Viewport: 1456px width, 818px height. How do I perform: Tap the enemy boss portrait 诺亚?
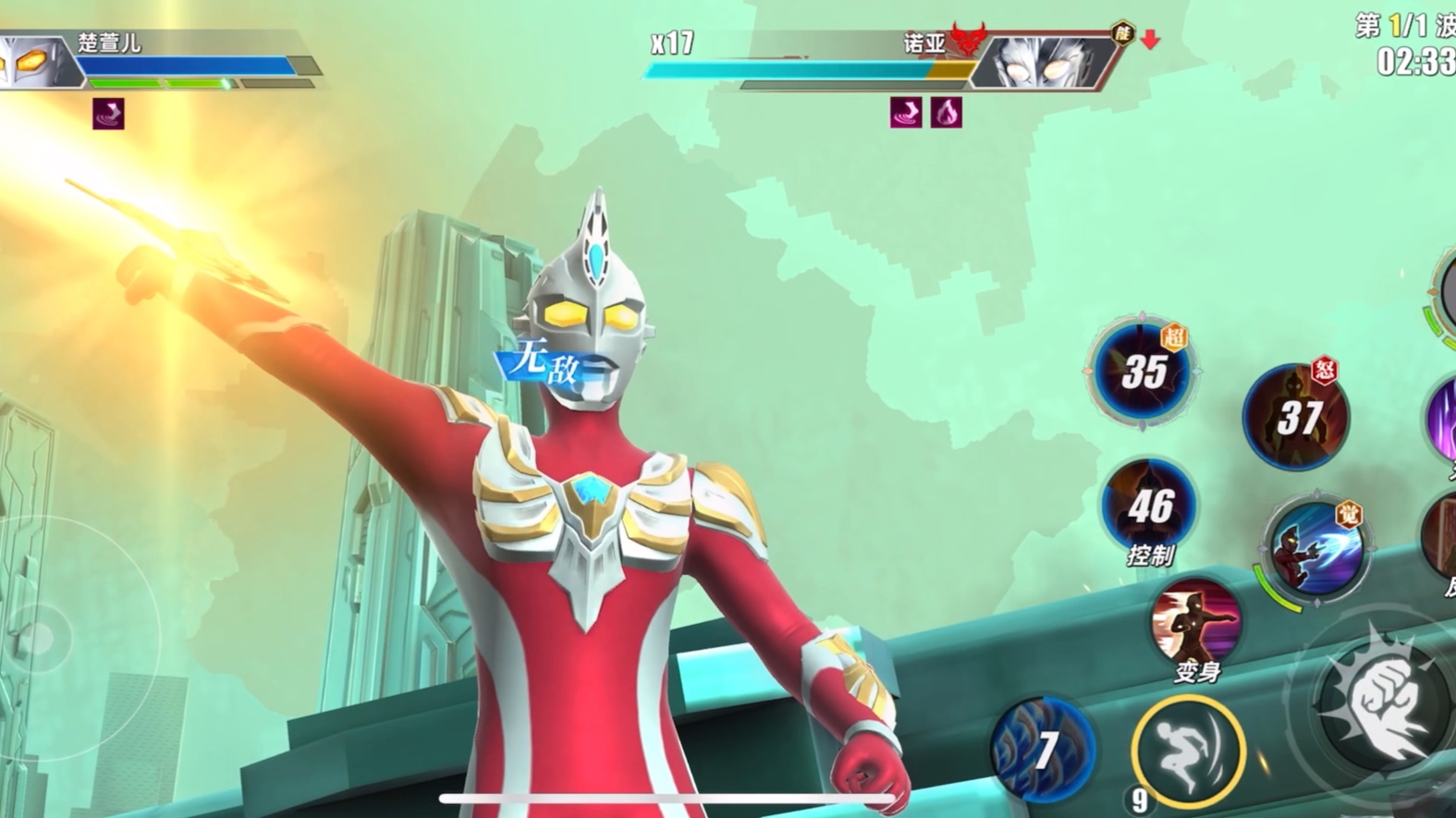coord(1045,62)
